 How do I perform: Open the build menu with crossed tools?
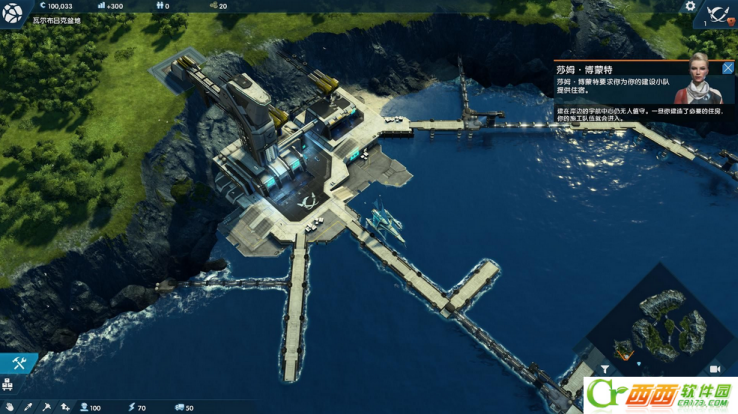17,364
